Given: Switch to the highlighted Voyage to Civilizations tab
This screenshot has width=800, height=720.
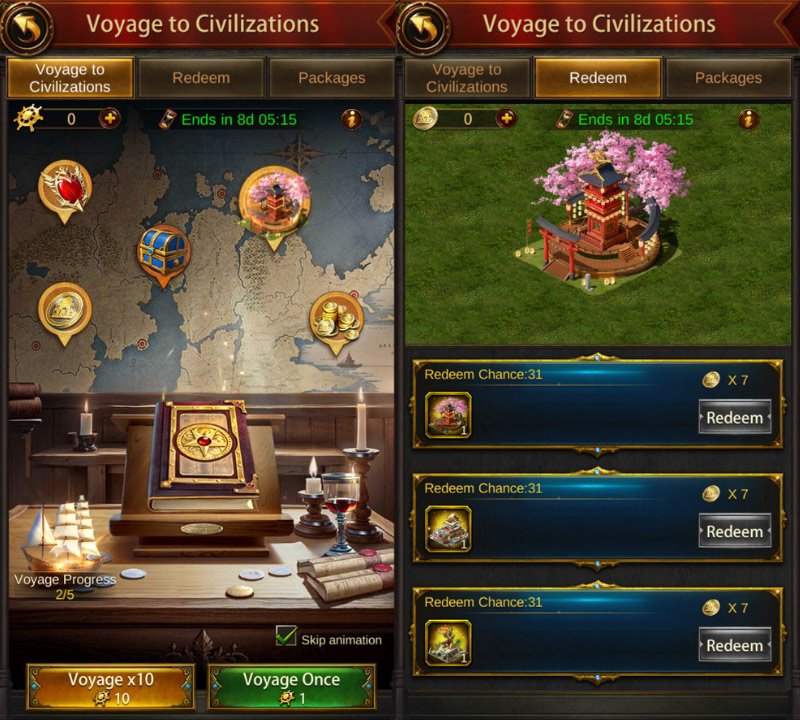Looking at the screenshot, I should (x=70, y=78).
